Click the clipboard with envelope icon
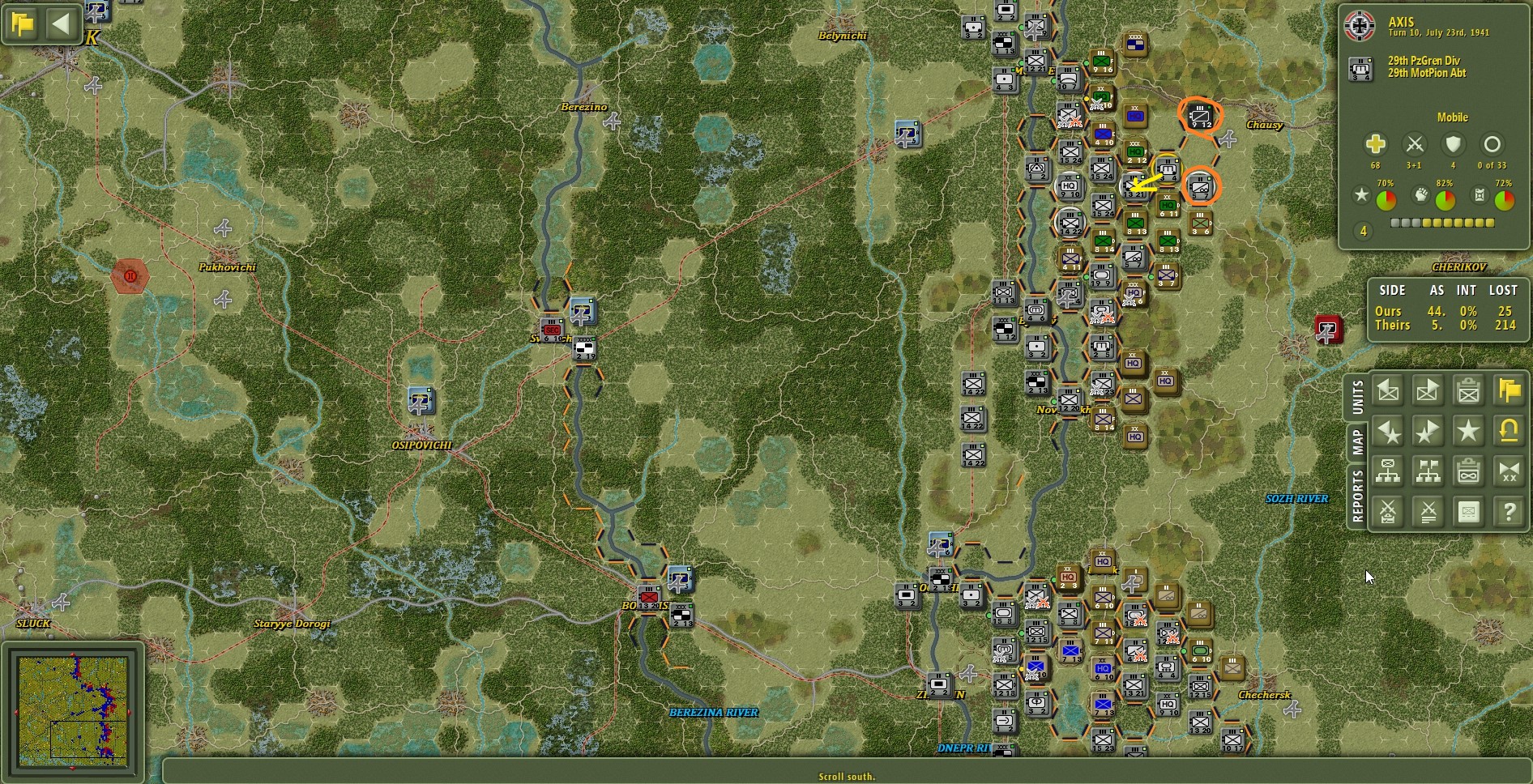Viewport: 1533px width, 784px height. [1467, 391]
